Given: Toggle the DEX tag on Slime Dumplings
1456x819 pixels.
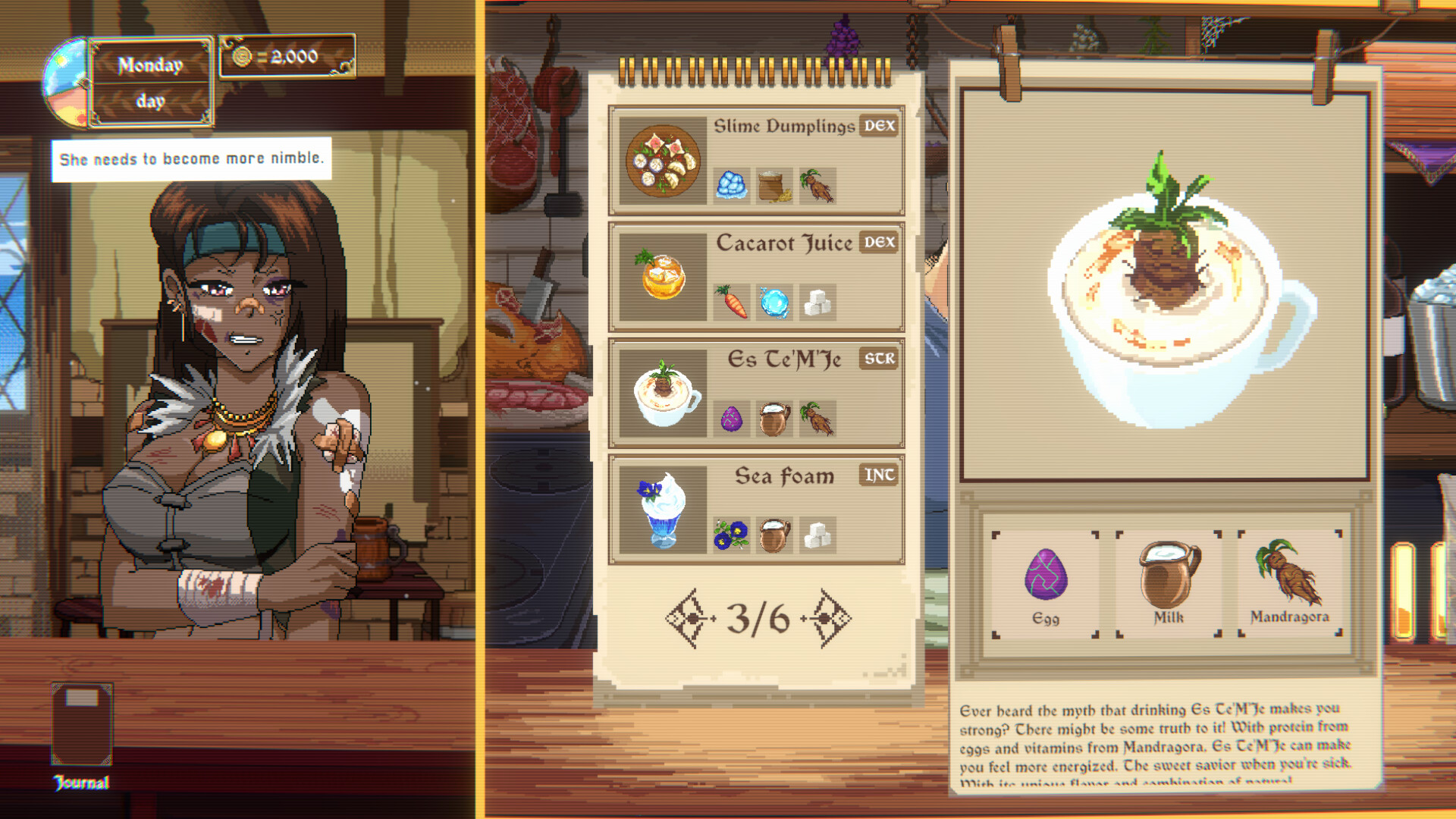Looking at the screenshot, I should [880, 127].
